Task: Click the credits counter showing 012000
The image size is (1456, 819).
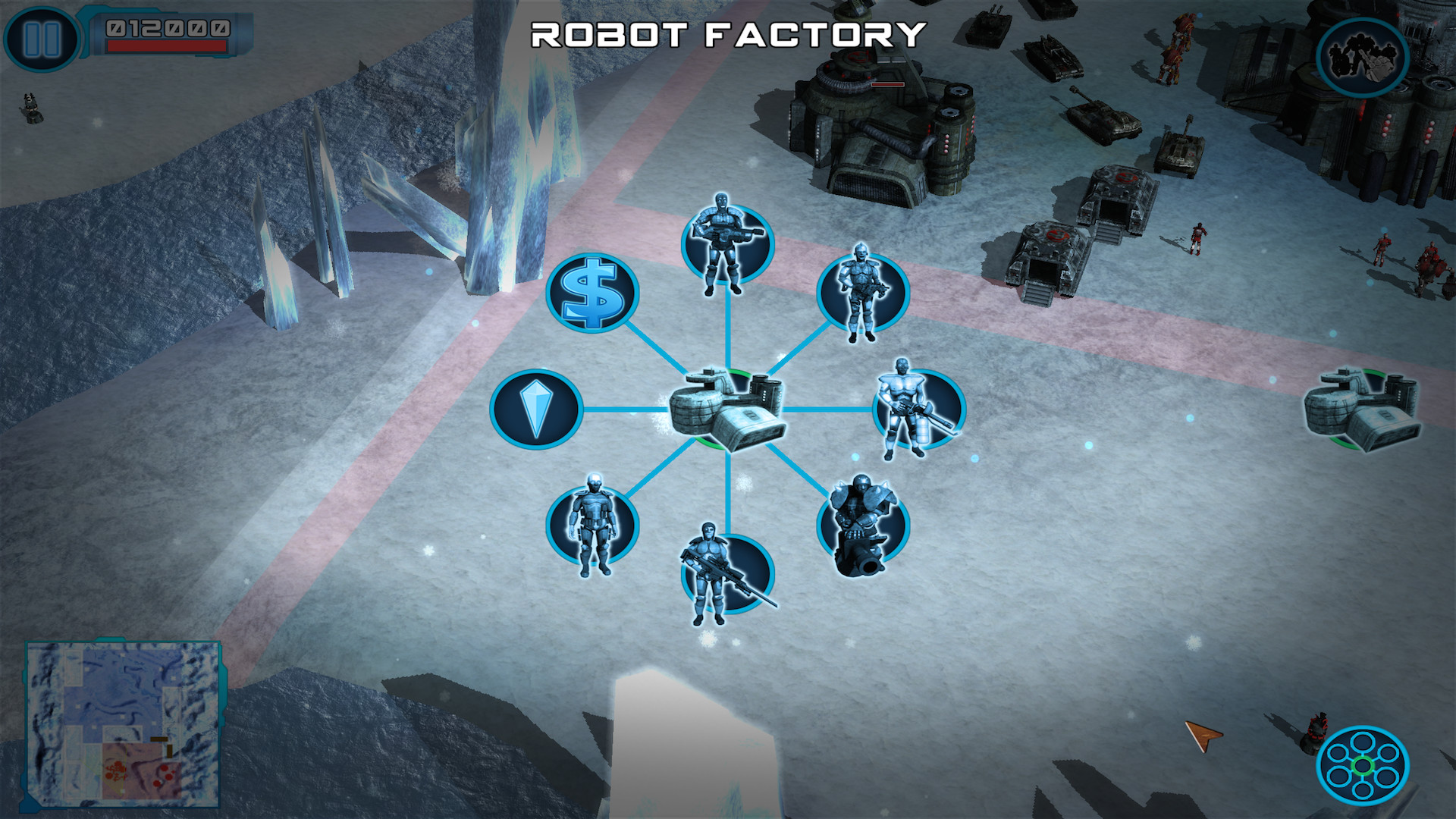Action: coord(168,27)
